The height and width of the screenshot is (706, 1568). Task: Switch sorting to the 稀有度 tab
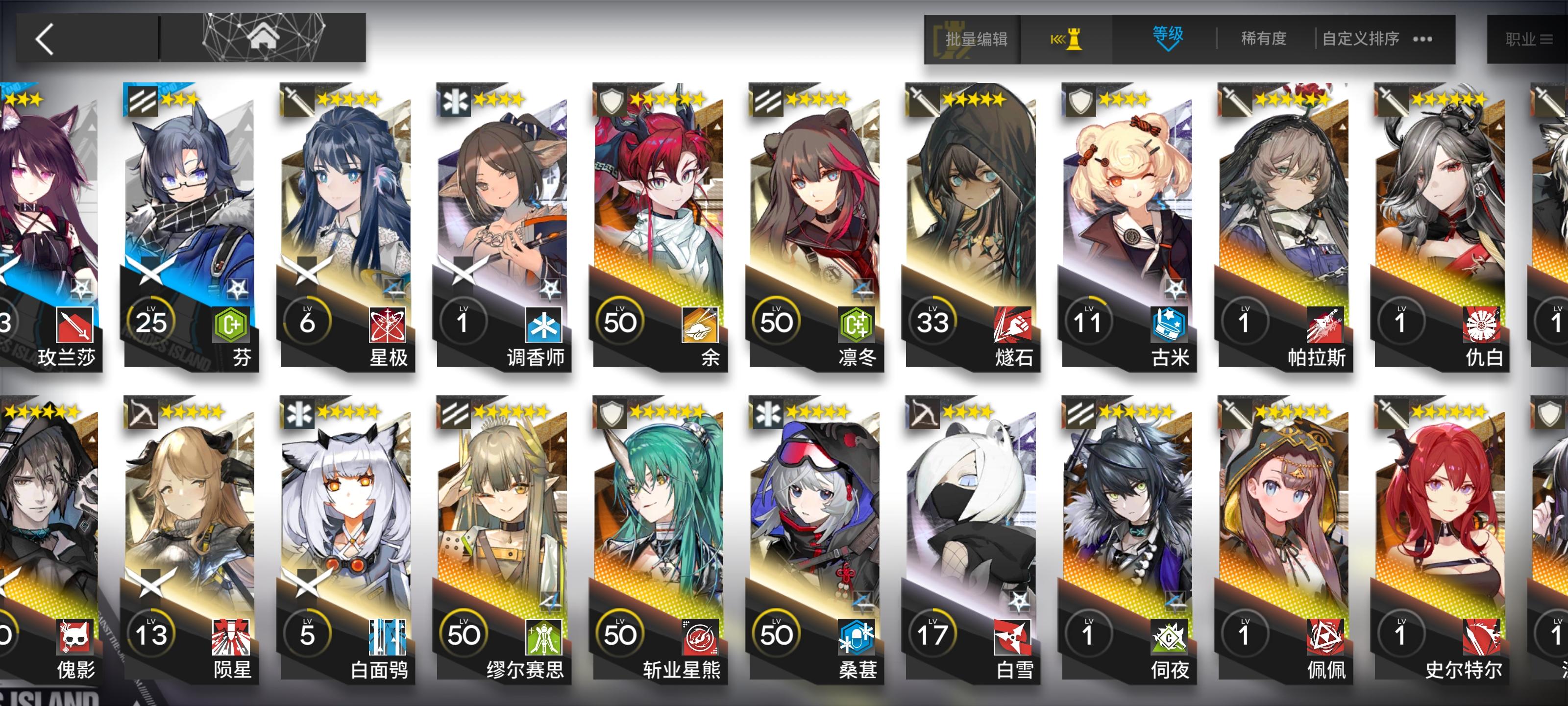coord(1262,38)
